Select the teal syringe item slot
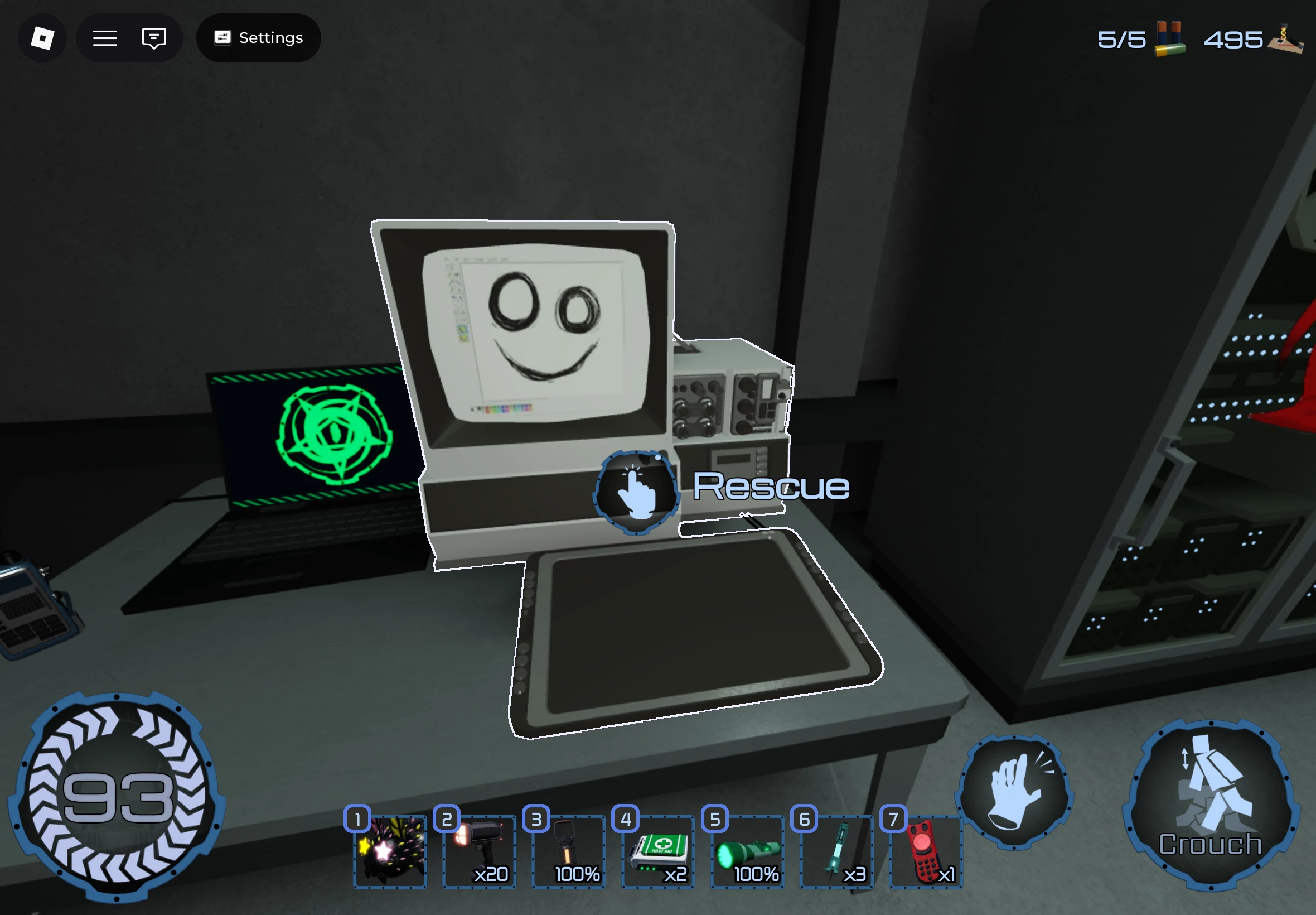 [837, 851]
